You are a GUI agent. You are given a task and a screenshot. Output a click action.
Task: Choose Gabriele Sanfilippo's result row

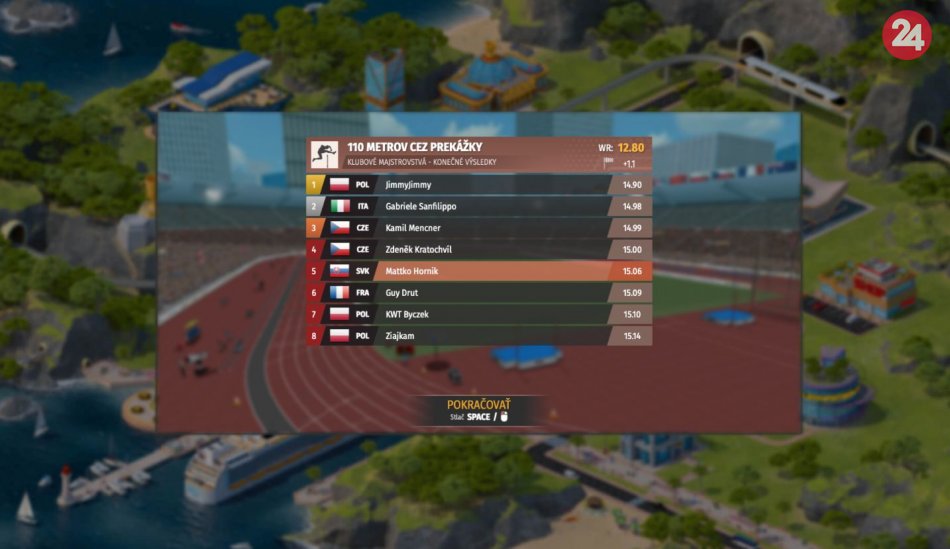click(x=480, y=206)
